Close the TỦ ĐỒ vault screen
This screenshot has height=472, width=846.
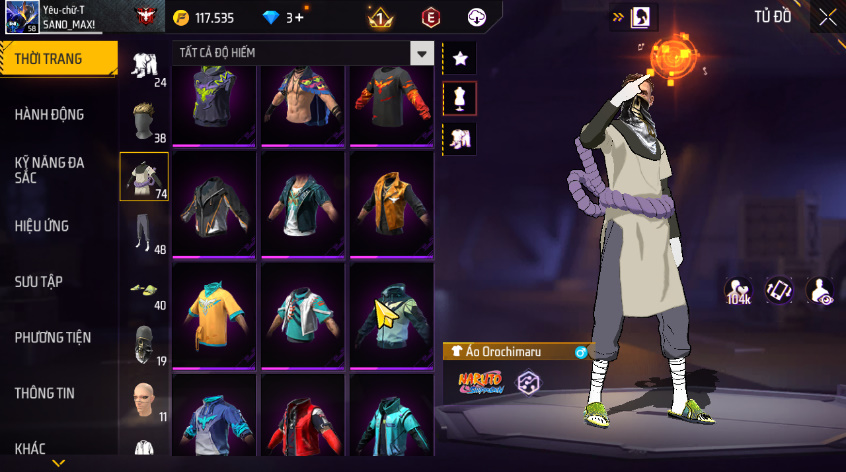point(827,17)
